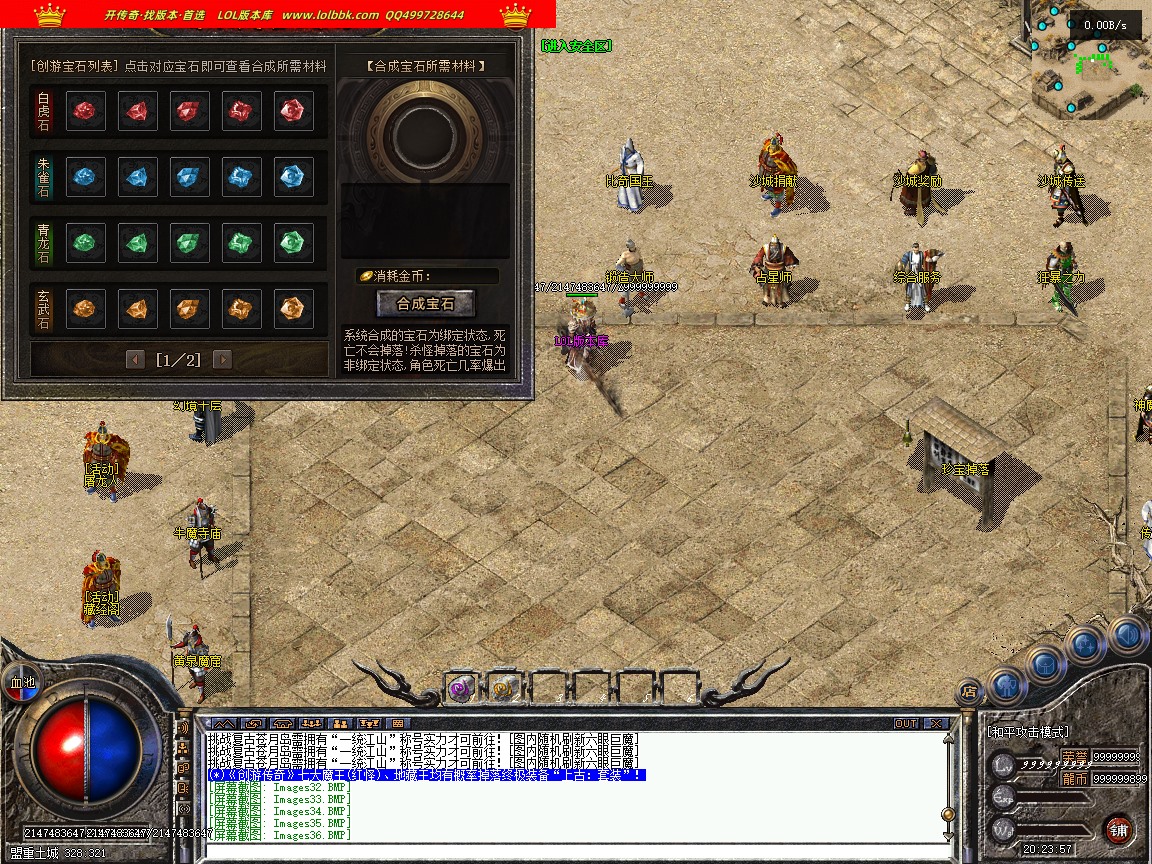The height and width of the screenshot is (864, 1152).
Task: Pick the middle blue 朱雀石 gem
Action: click(x=190, y=177)
